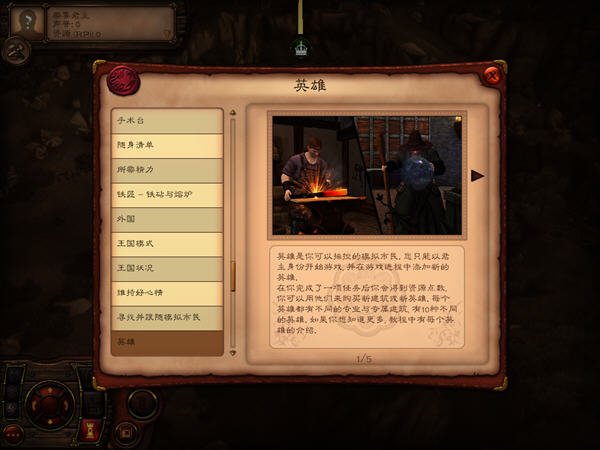
Task: Open the 铁匠 - 铁砧与熔炉 entry
Action: (x=166, y=195)
